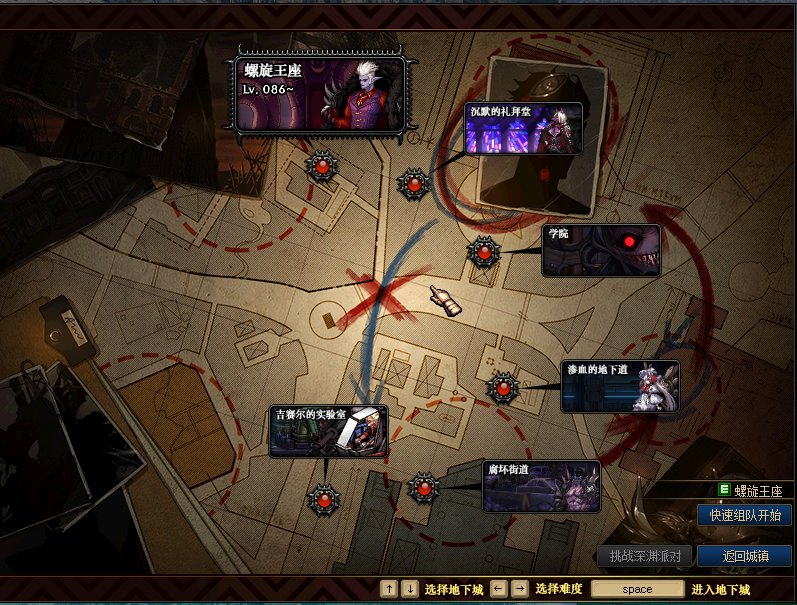Screen dimensions: 797x605
Task: Click the red gem marker below 吉赛尔的实验室
Action: click(x=324, y=496)
